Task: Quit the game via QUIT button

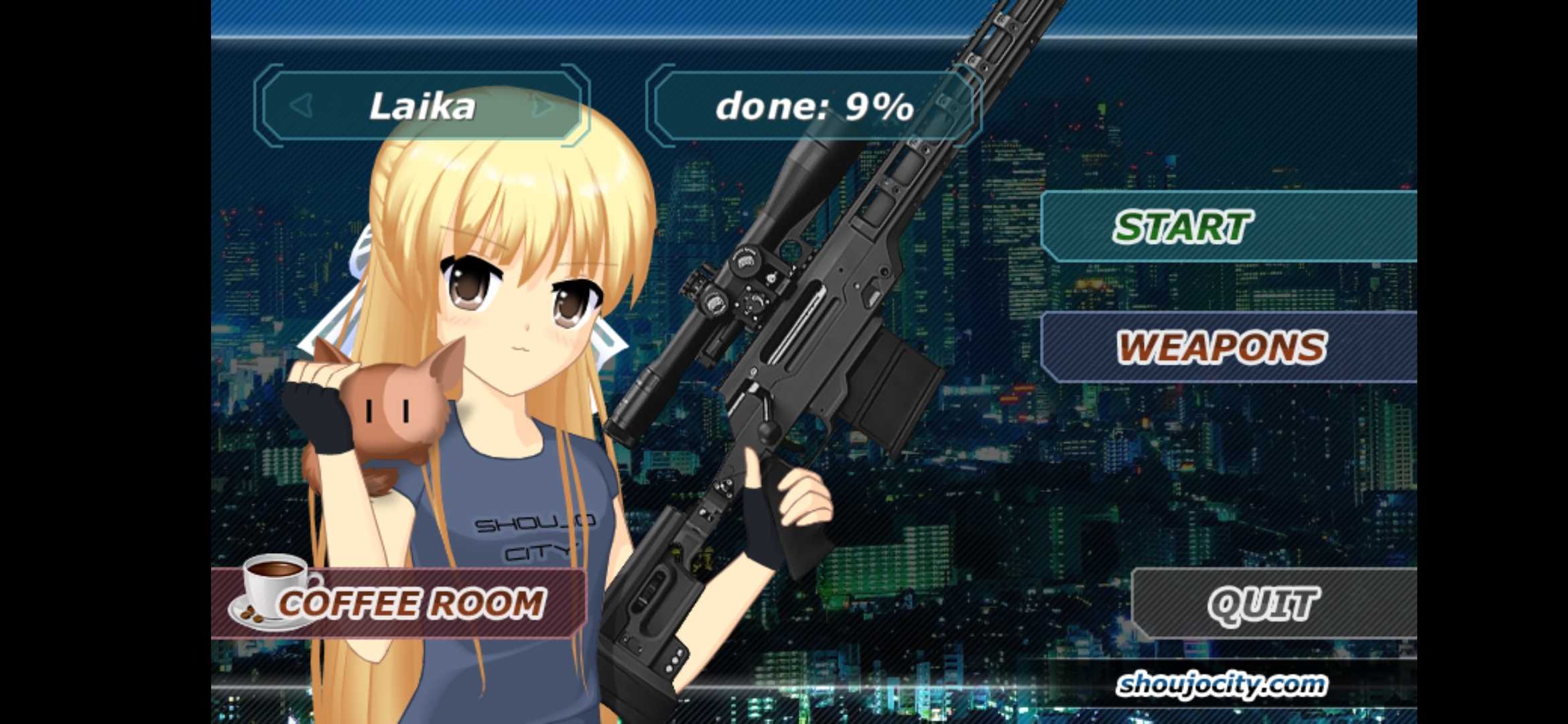Action: (1264, 603)
